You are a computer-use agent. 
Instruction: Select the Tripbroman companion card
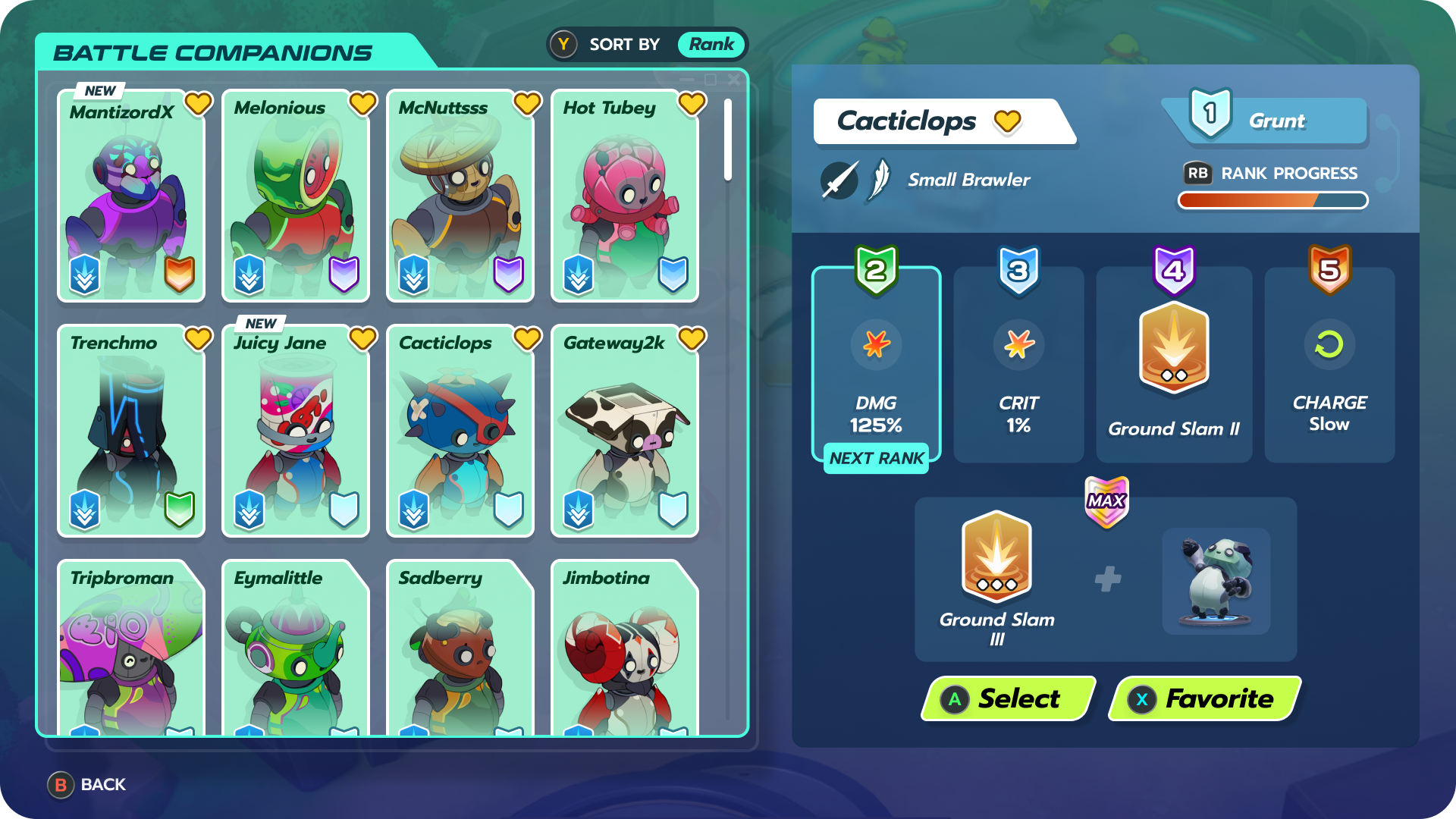(x=131, y=648)
